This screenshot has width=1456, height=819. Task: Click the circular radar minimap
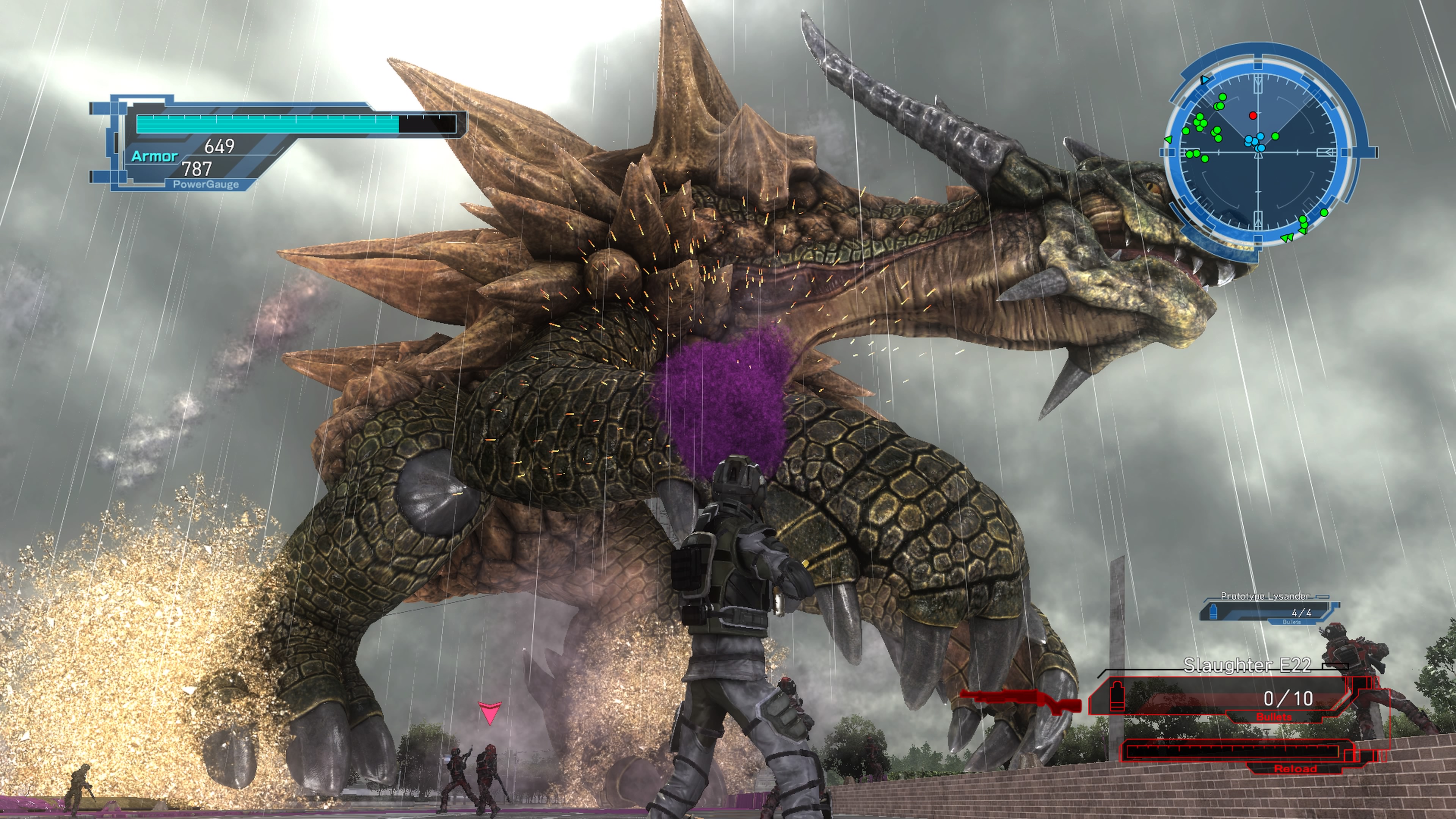pyautogui.click(x=1259, y=152)
